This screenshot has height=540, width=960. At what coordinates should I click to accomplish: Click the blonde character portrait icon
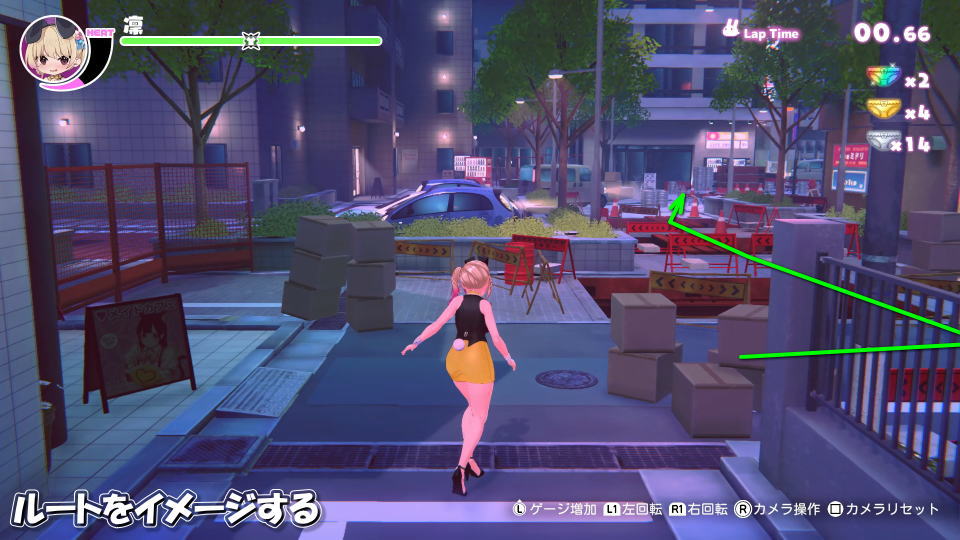[x=53, y=51]
